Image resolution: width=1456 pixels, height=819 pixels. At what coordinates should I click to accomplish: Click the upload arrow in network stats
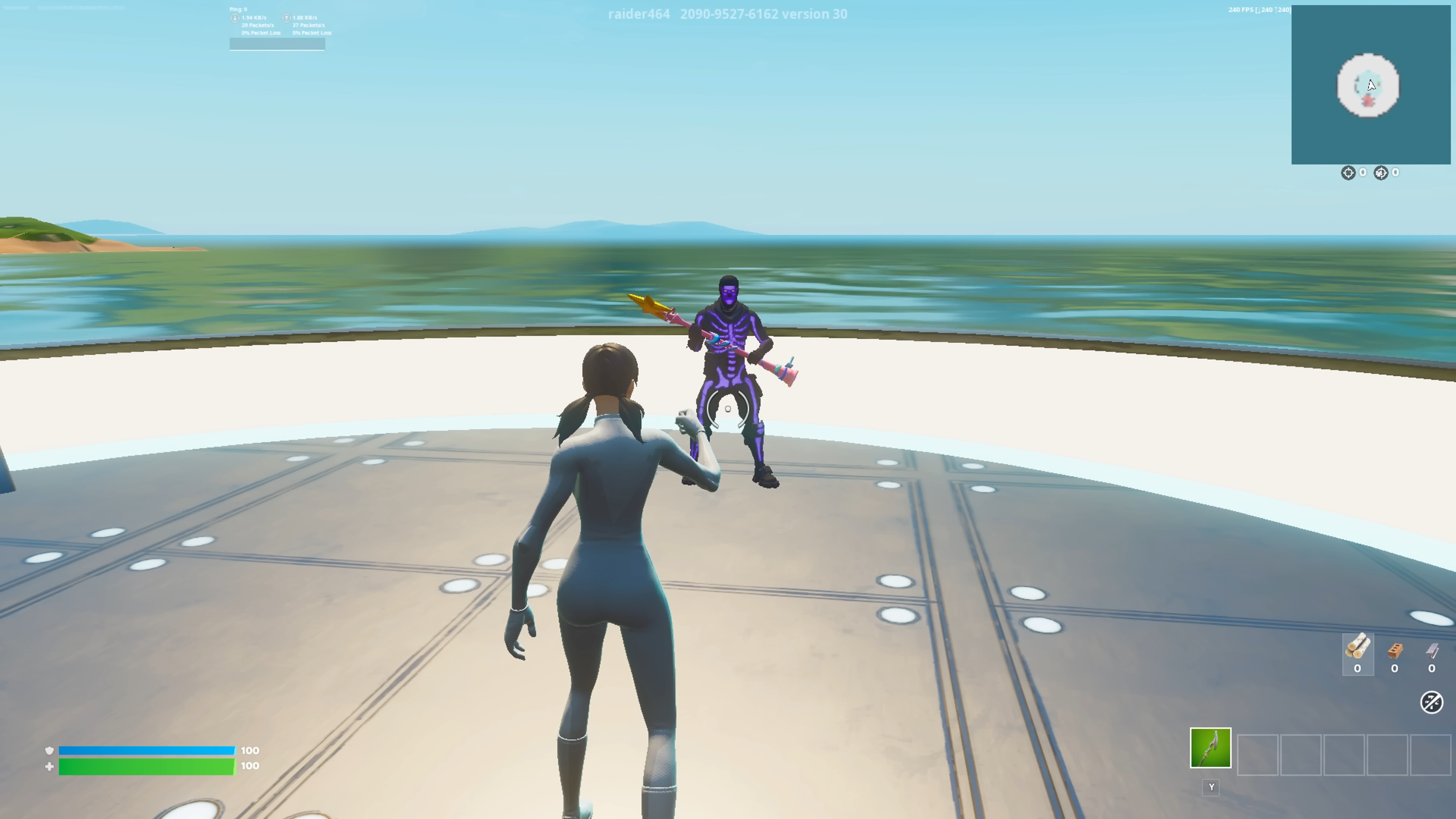coord(286,17)
